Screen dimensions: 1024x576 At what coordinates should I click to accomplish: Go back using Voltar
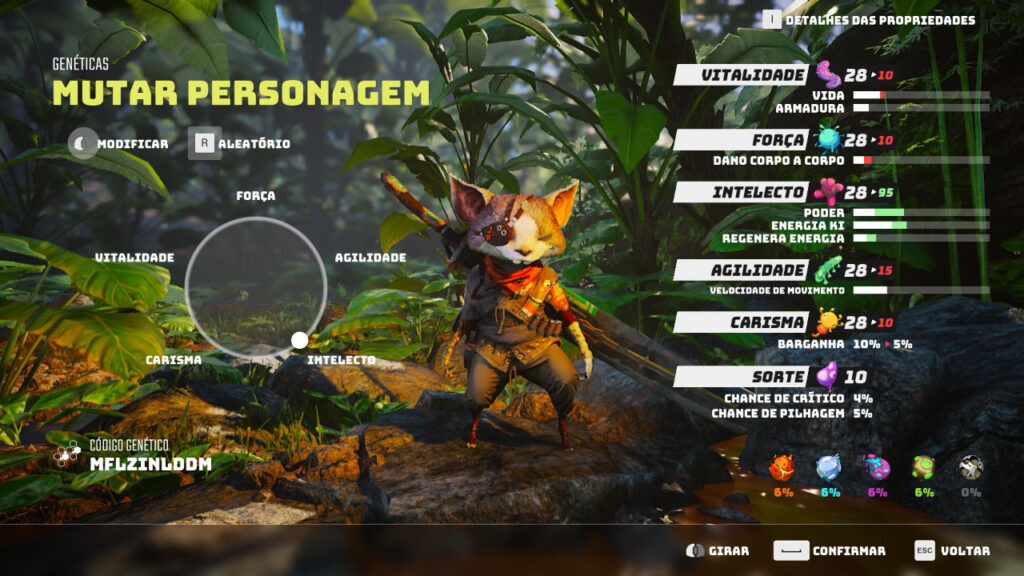(952, 551)
